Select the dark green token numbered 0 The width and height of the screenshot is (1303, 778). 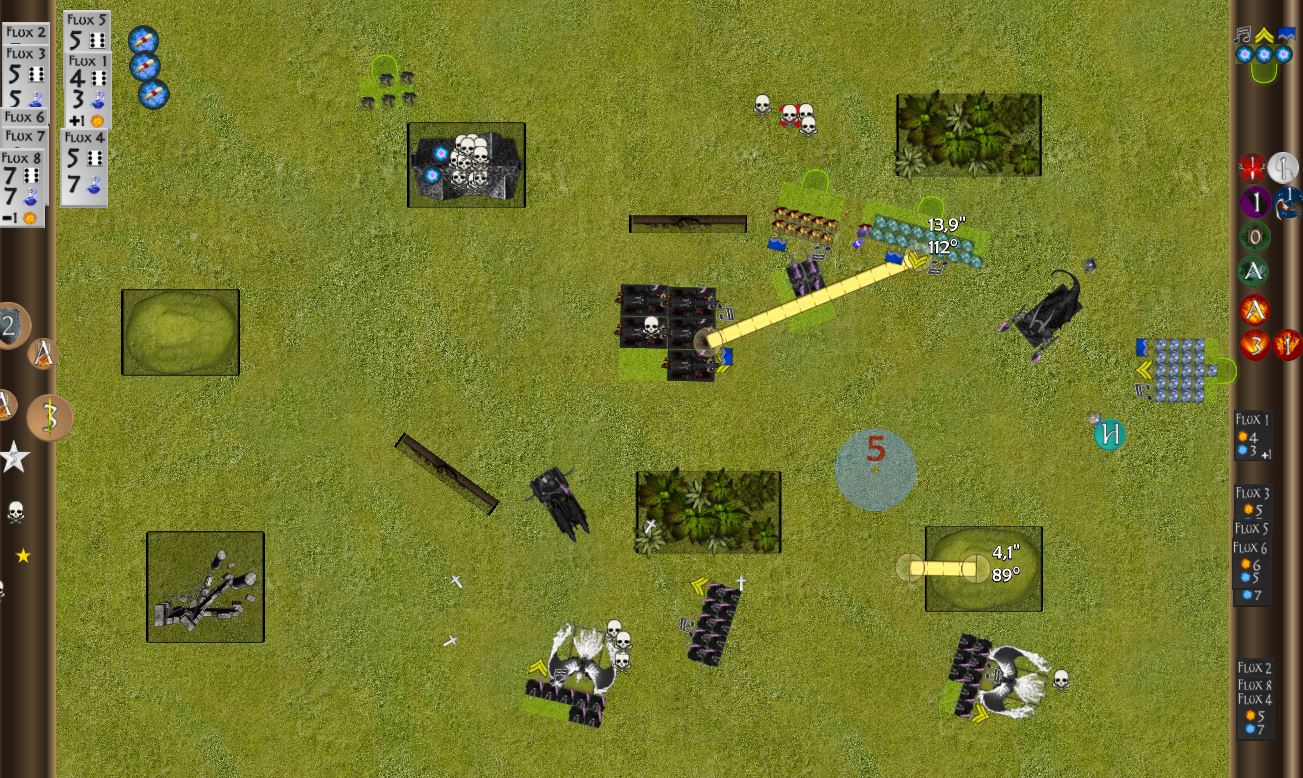click(1255, 237)
